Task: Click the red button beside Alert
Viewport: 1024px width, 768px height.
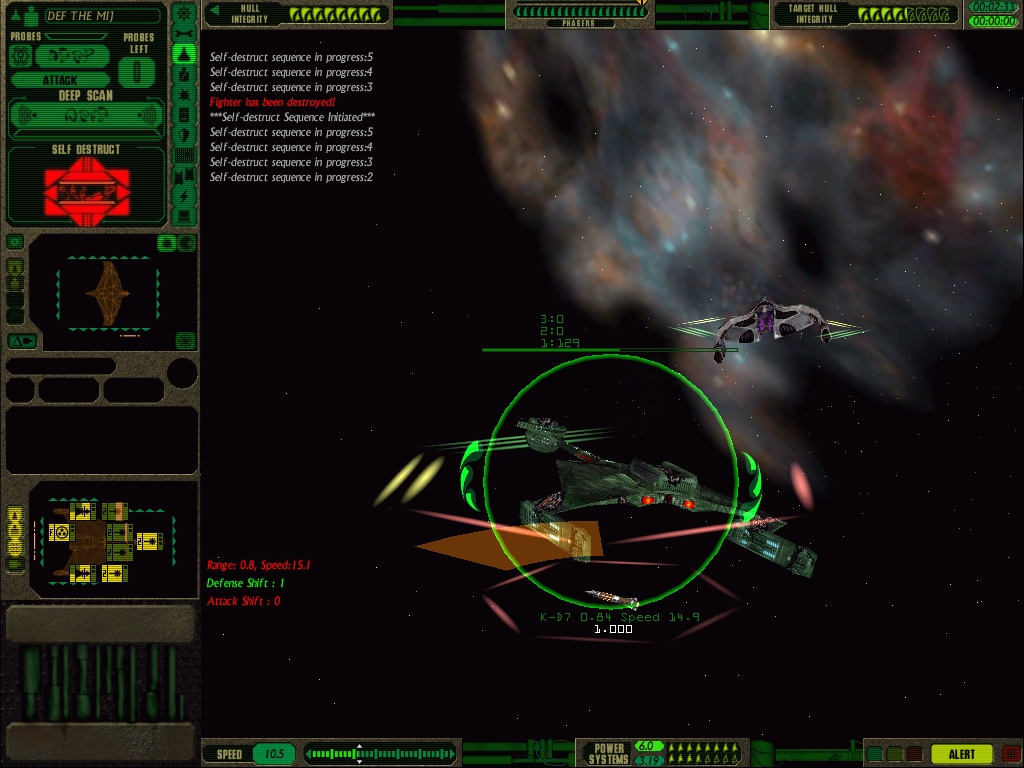Action: click(1010, 754)
